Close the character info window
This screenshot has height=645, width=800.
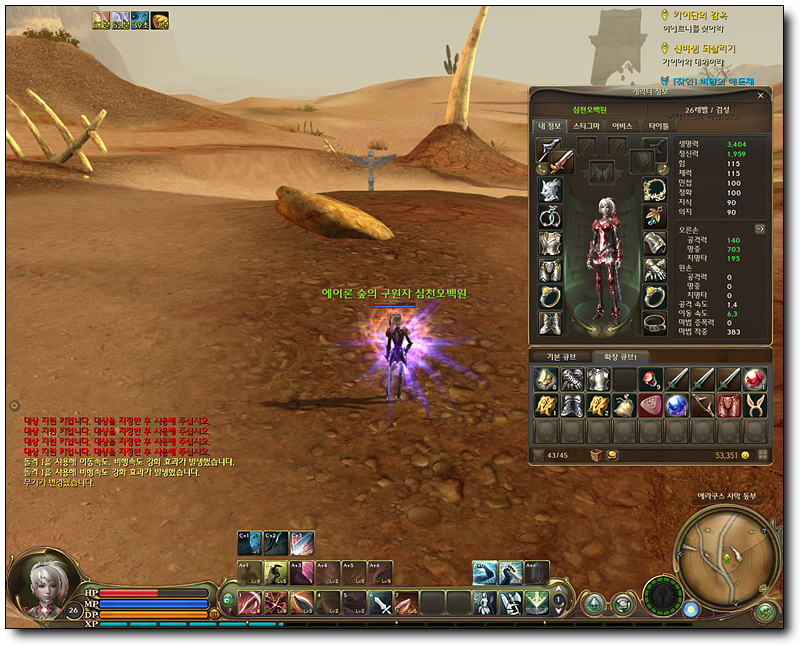coord(761,96)
